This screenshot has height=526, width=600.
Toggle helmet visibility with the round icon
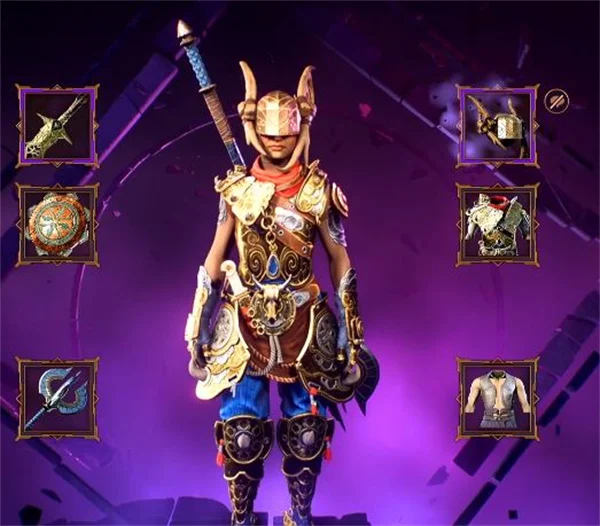click(x=556, y=100)
